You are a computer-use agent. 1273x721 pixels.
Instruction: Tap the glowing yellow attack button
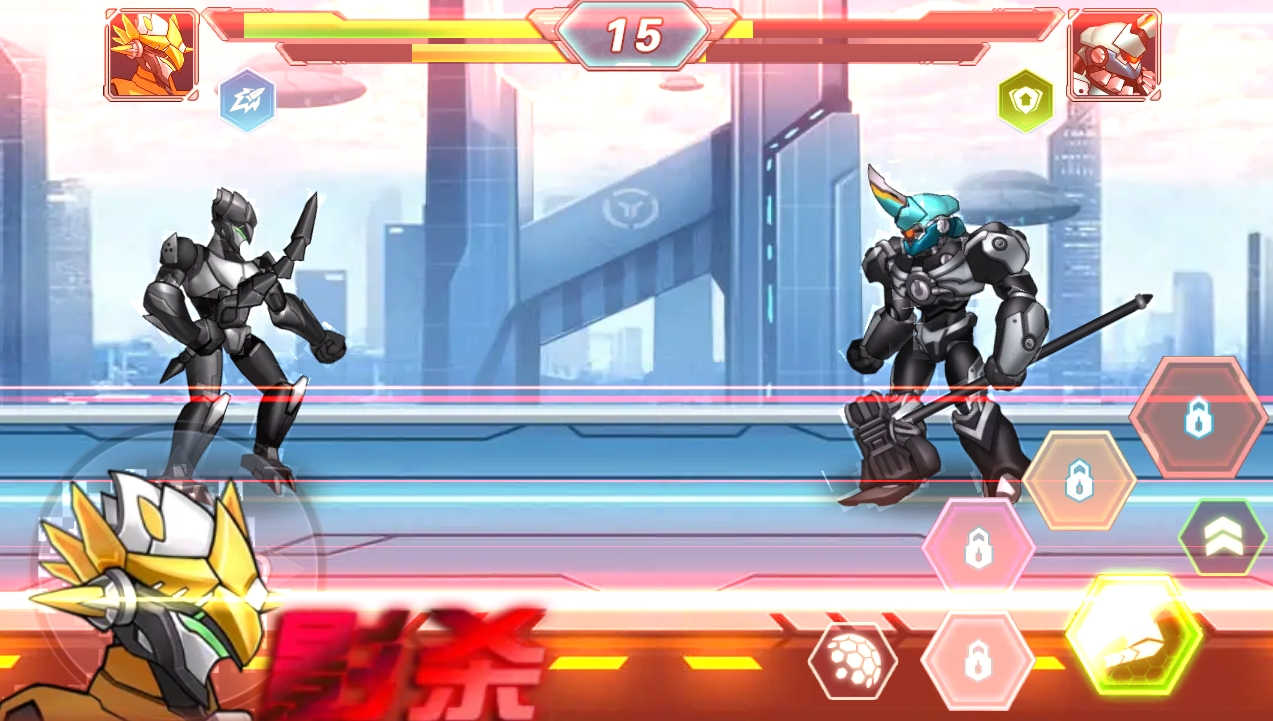(1132, 632)
